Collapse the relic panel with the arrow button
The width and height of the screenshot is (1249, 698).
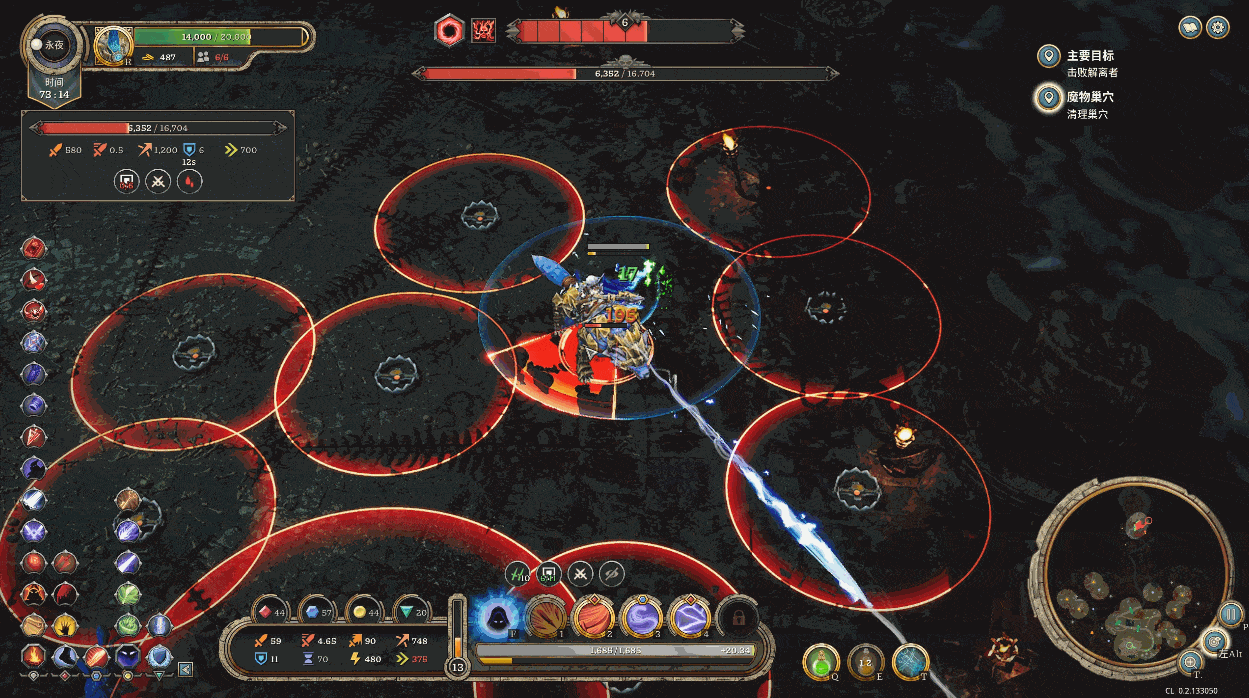point(185,669)
